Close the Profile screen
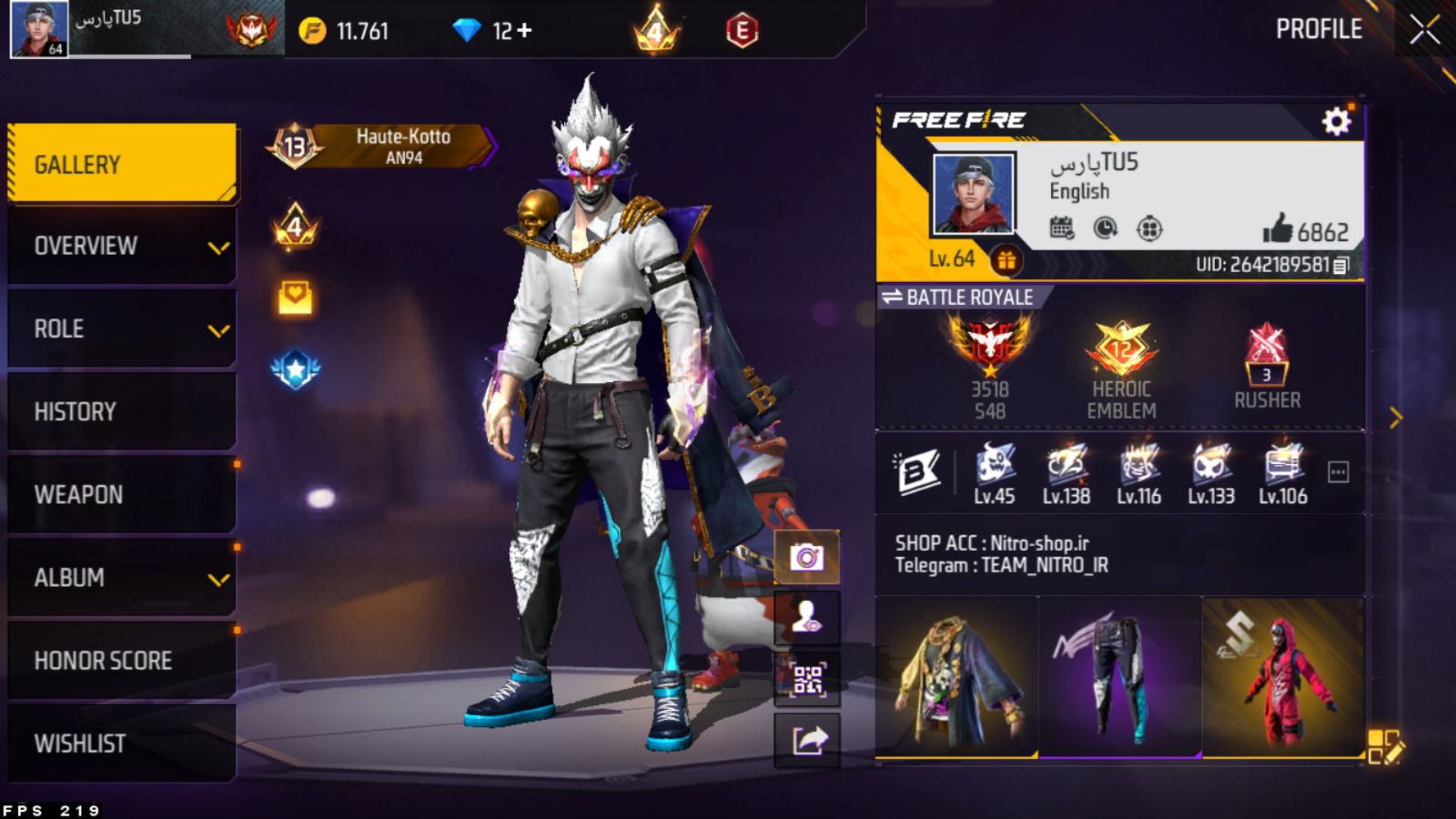This screenshot has width=1456, height=819. point(1424,30)
